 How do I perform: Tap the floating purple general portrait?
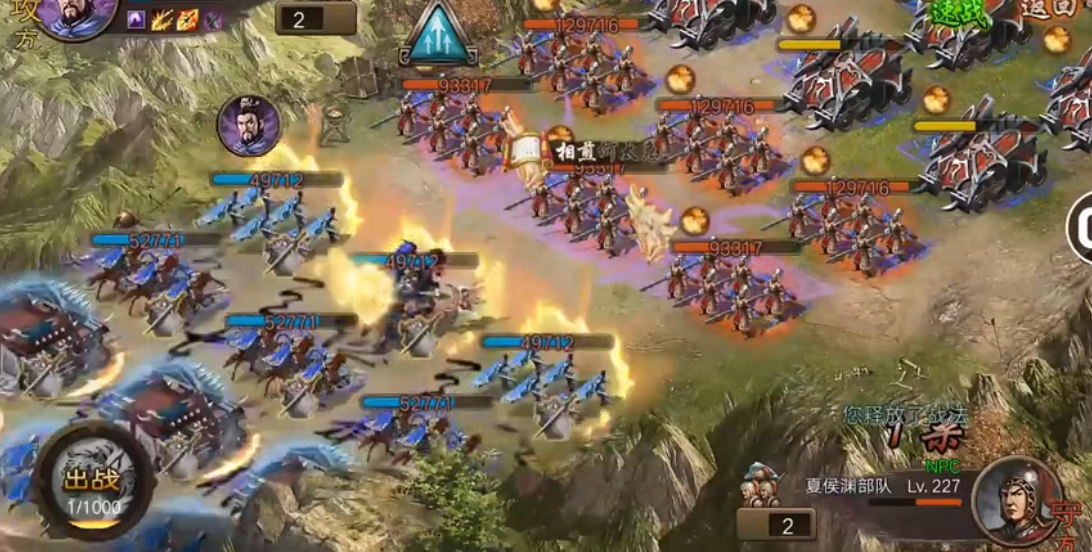pos(248,126)
